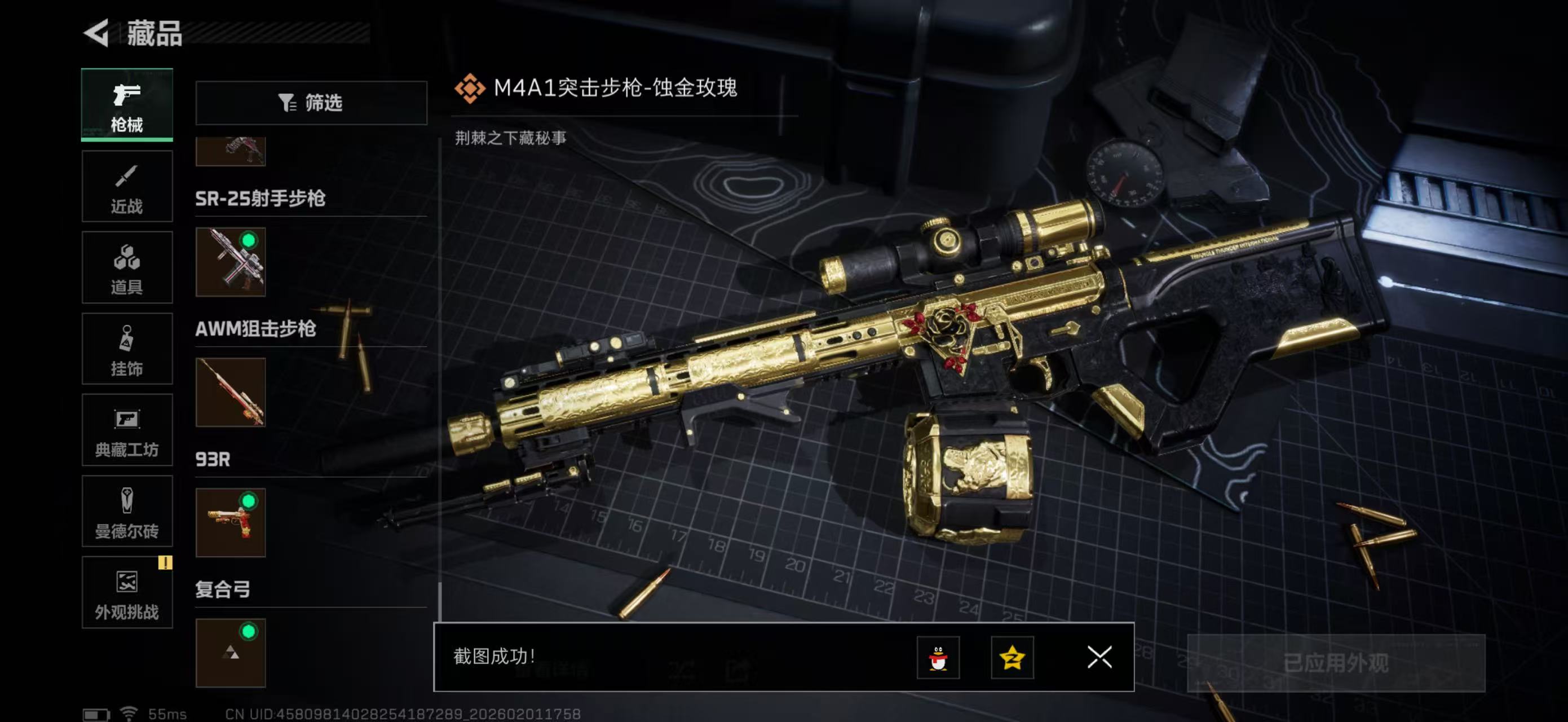The width and height of the screenshot is (1568, 722).
Task: Dismiss the 截图成功 toast with the X
Action: pyautogui.click(x=1099, y=658)
